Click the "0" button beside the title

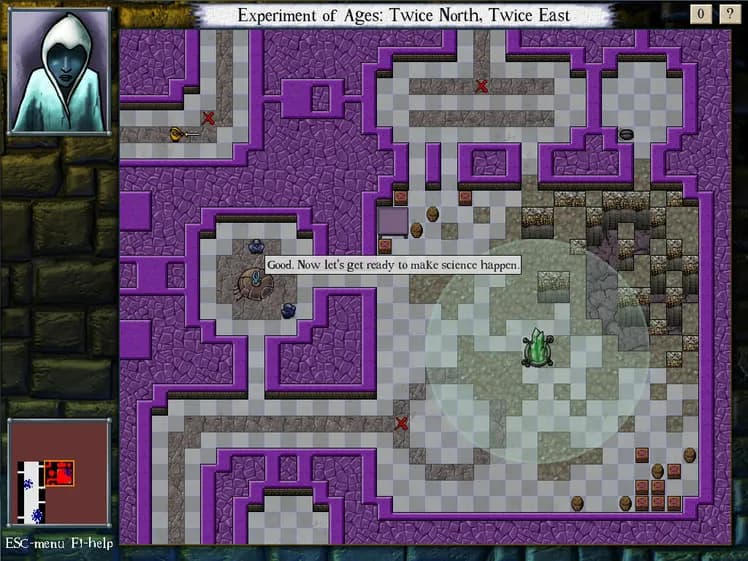(701, 13)
